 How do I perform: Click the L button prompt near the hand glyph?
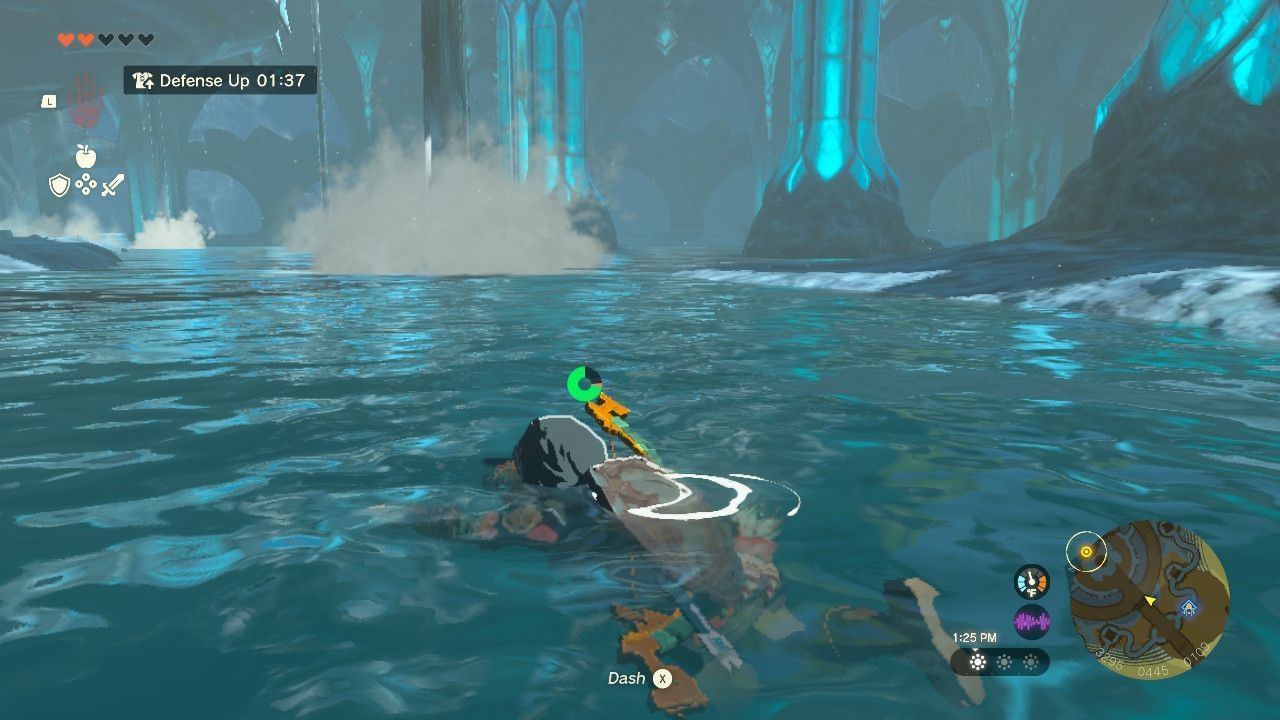[48, 101]
